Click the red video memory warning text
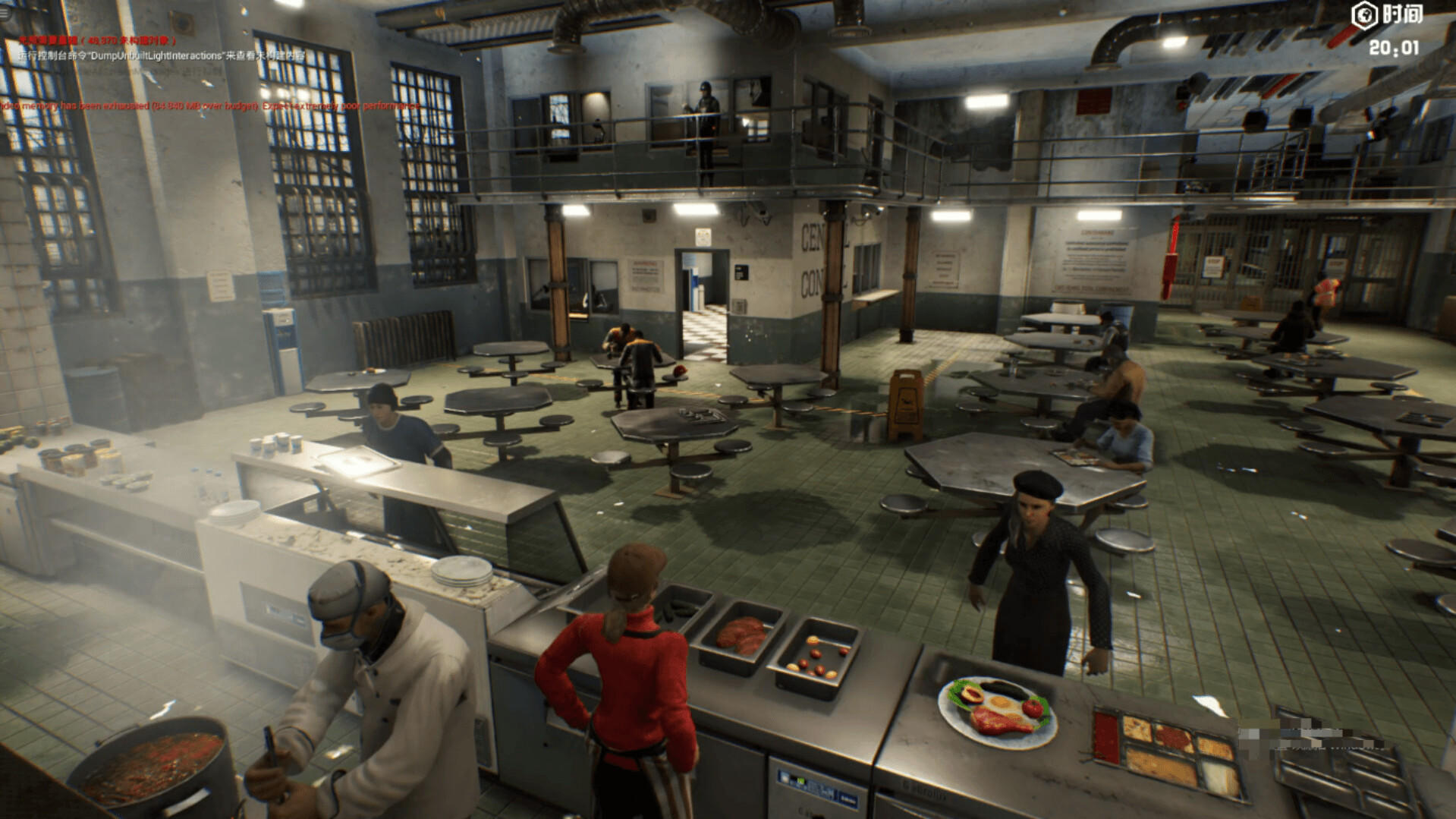This screenshot has height=819, width=1456. click(x=205, y=106)
